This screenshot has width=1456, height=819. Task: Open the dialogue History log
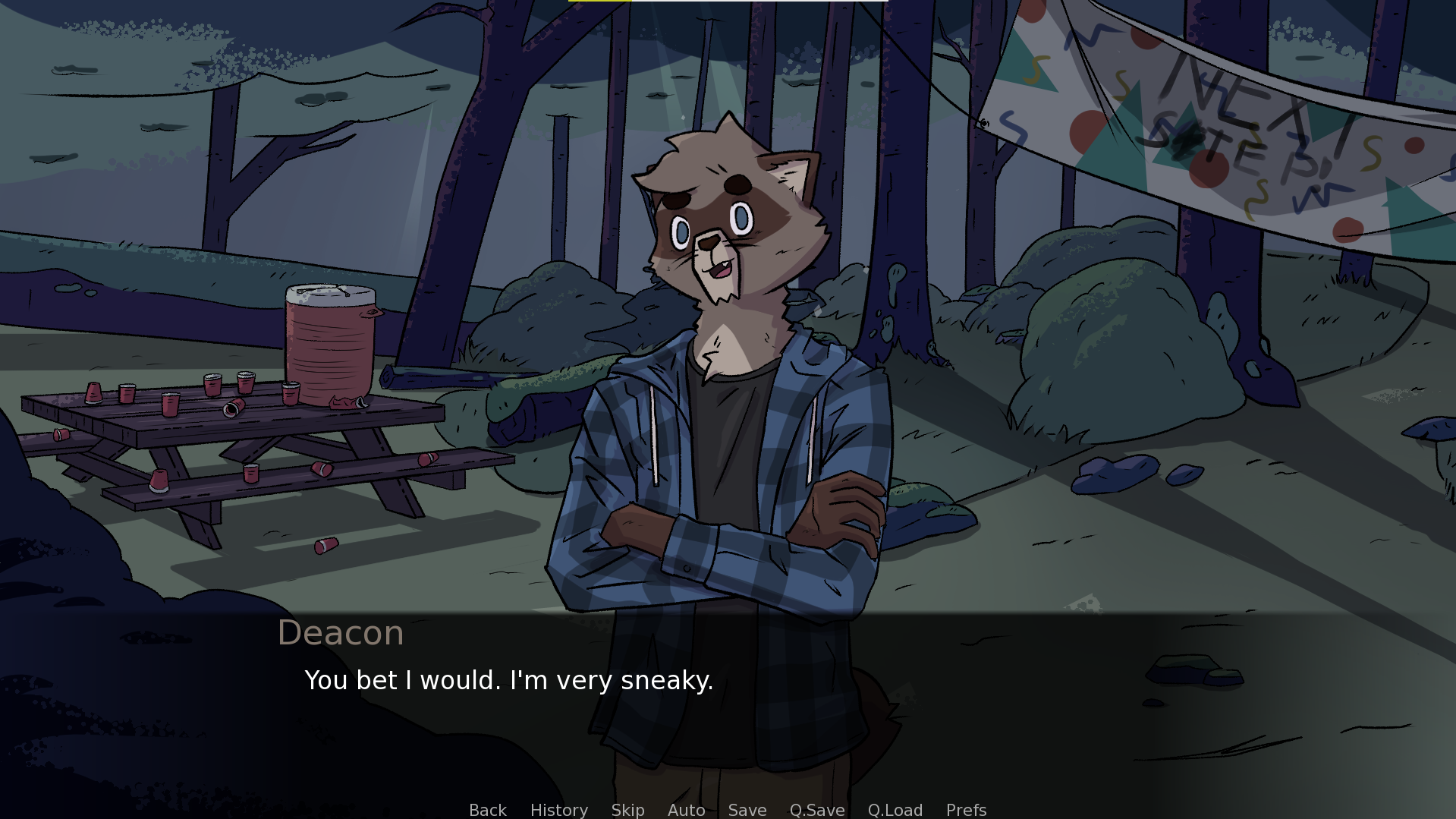point(558,810)
